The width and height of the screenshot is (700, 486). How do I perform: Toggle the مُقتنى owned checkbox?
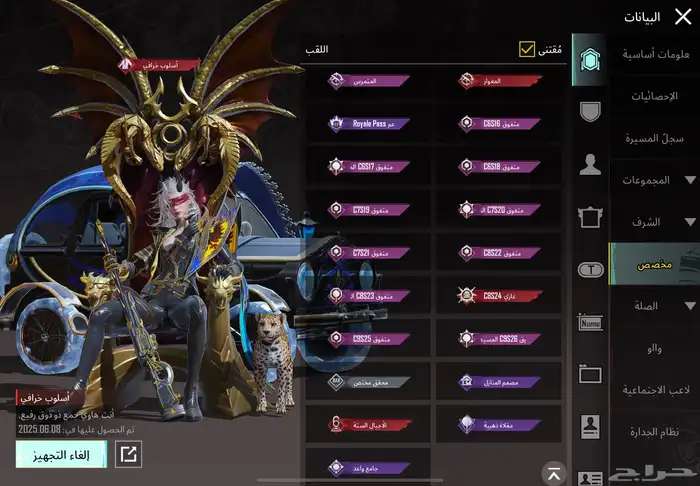pyautogui.click(x=527, y=49)
